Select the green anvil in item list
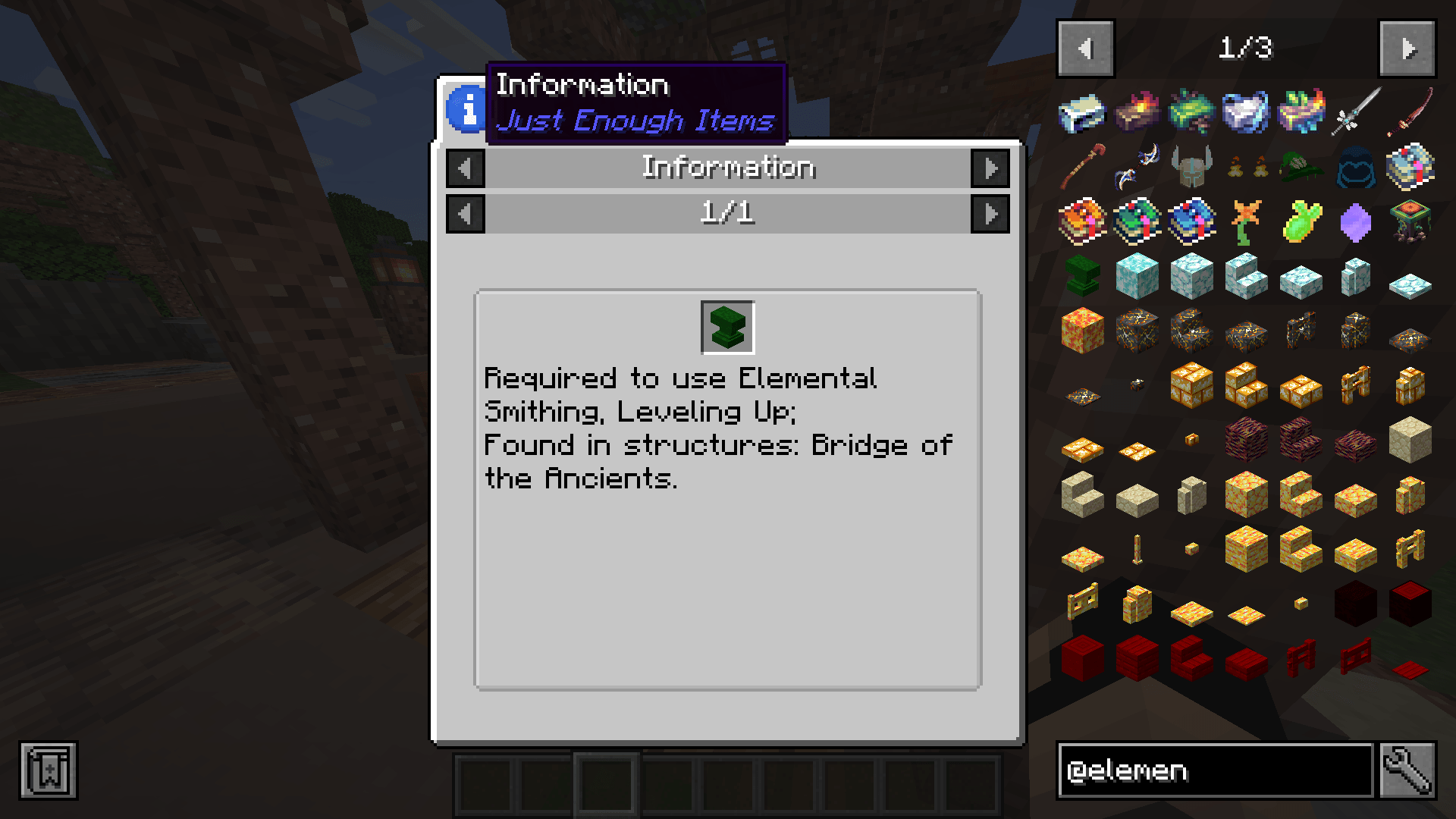 [x=1082, y=276]
